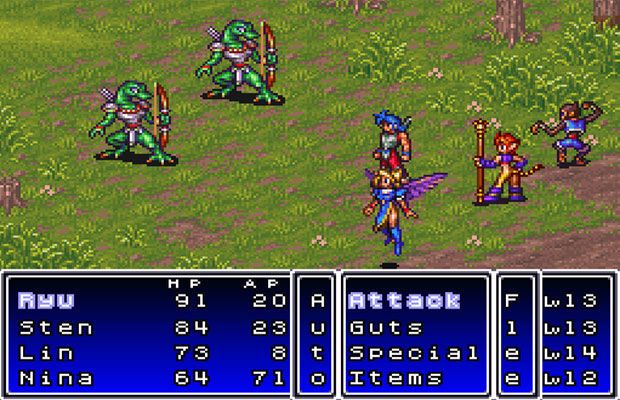The width and height of the screenshot is (620, 400).
Task: Select Sten in the party list
Action: [x=56, y=327]
